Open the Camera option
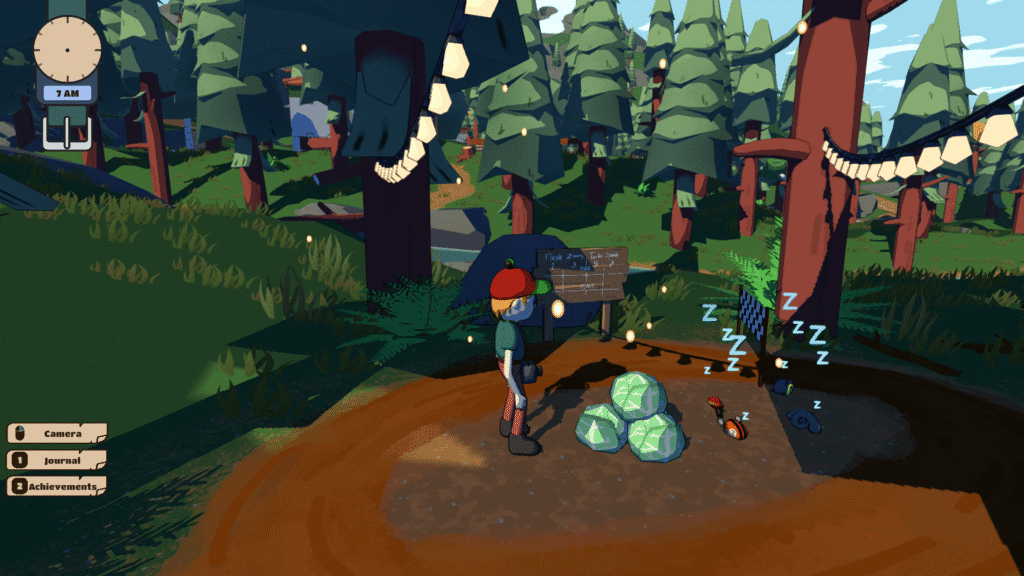 click(57, 434)
